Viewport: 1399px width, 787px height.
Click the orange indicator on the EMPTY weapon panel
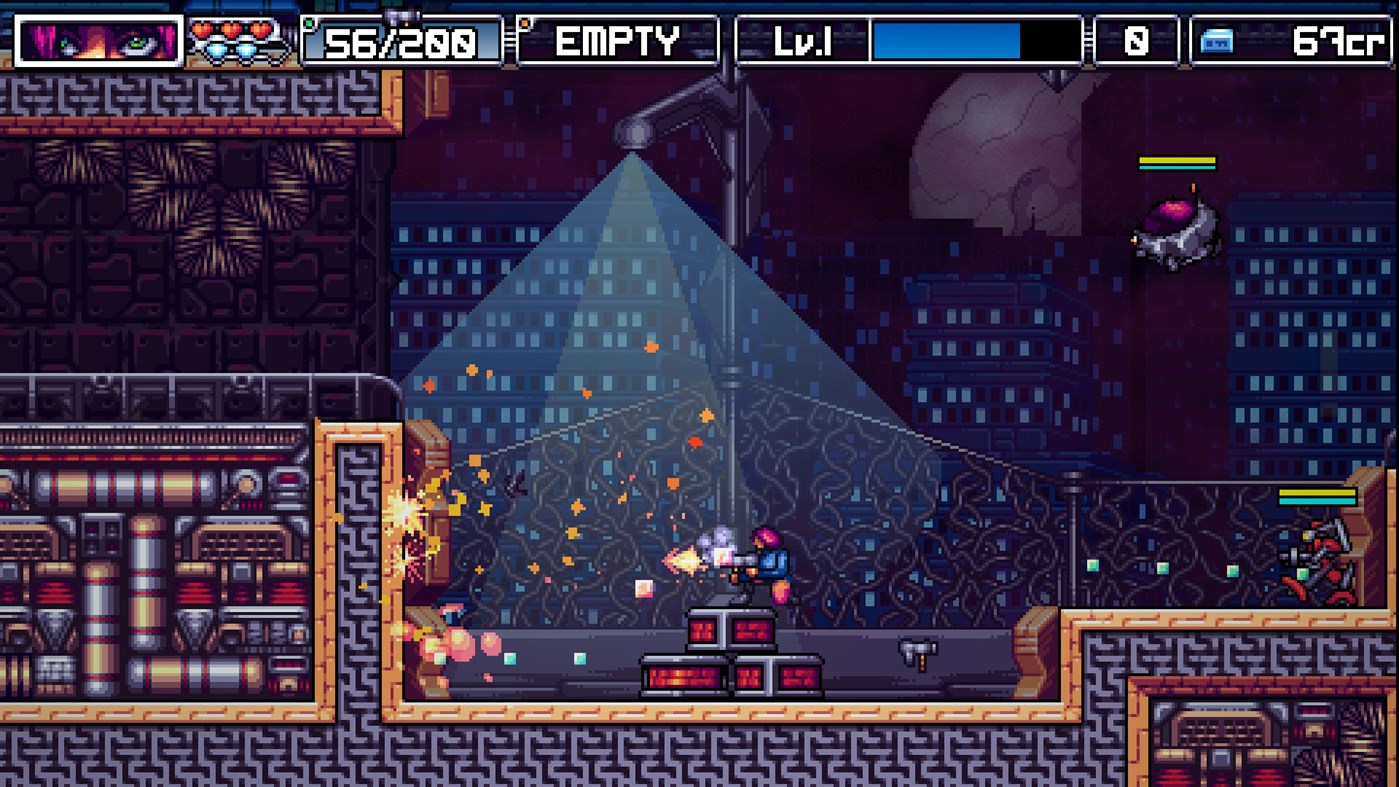click(523, 23)
